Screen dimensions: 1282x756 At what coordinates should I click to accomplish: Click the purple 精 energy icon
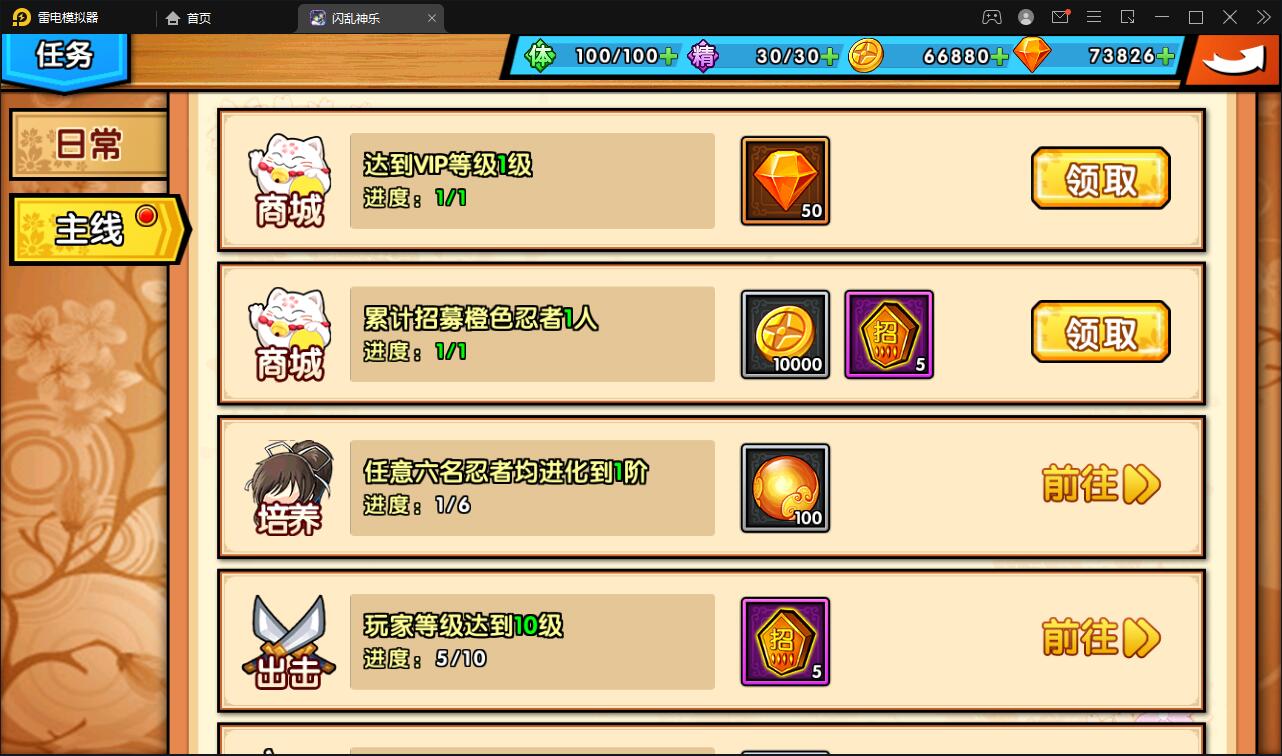[x=703, y=56]
